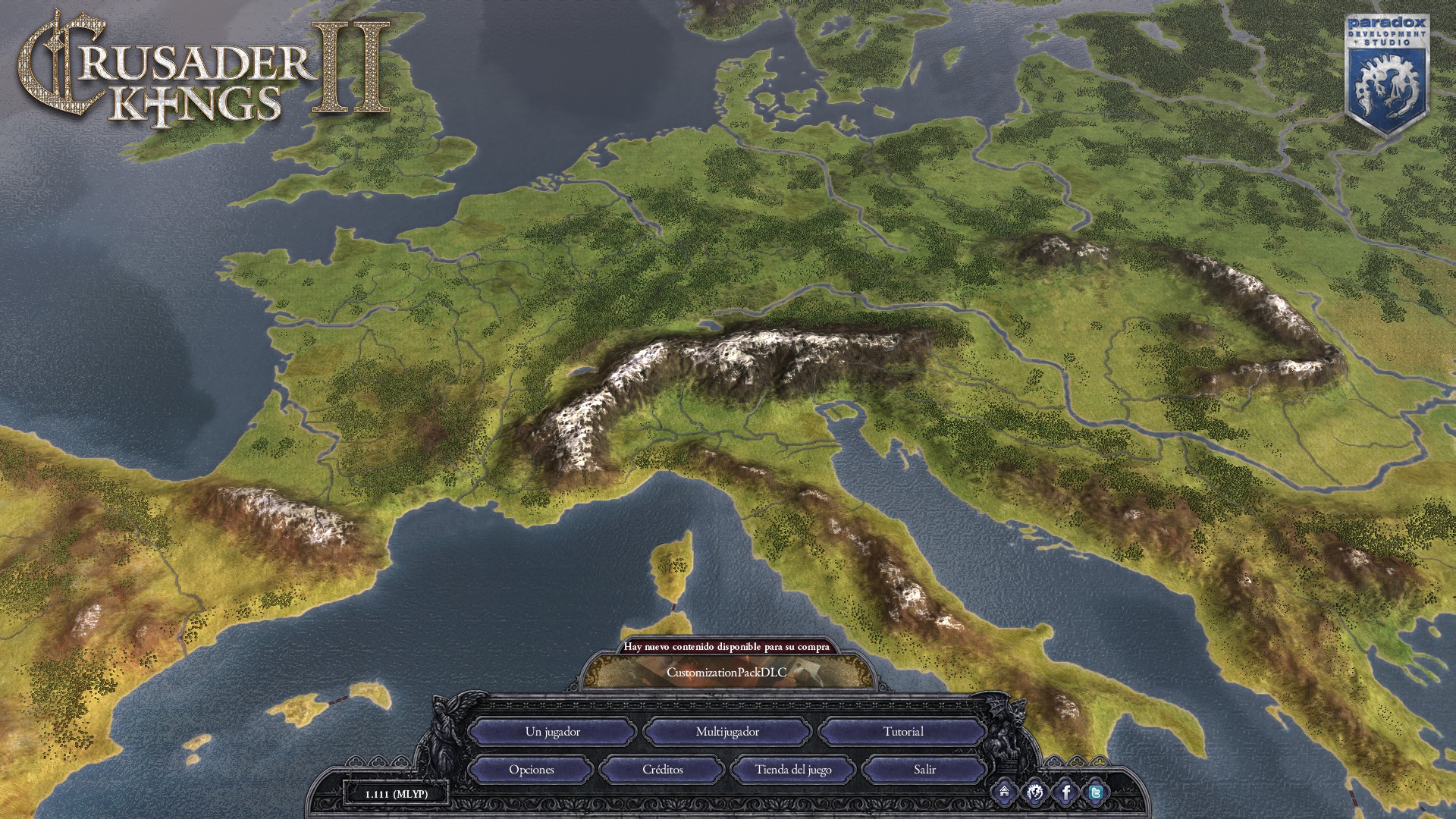Quit the game with Salir
The image size is (1456, 819).
pyautogui.click(x=924, y=770)
